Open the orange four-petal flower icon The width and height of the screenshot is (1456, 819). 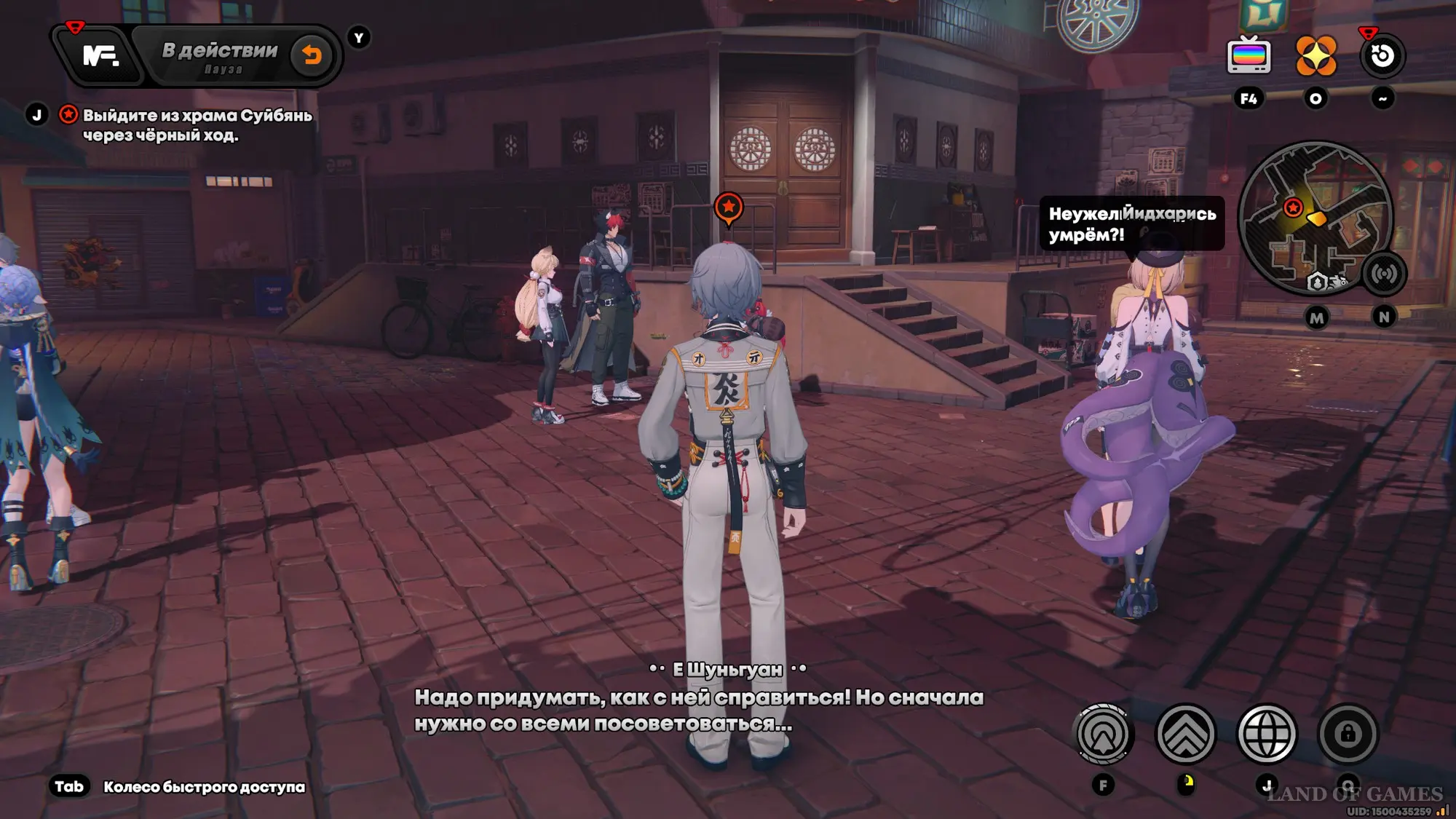1315,56
